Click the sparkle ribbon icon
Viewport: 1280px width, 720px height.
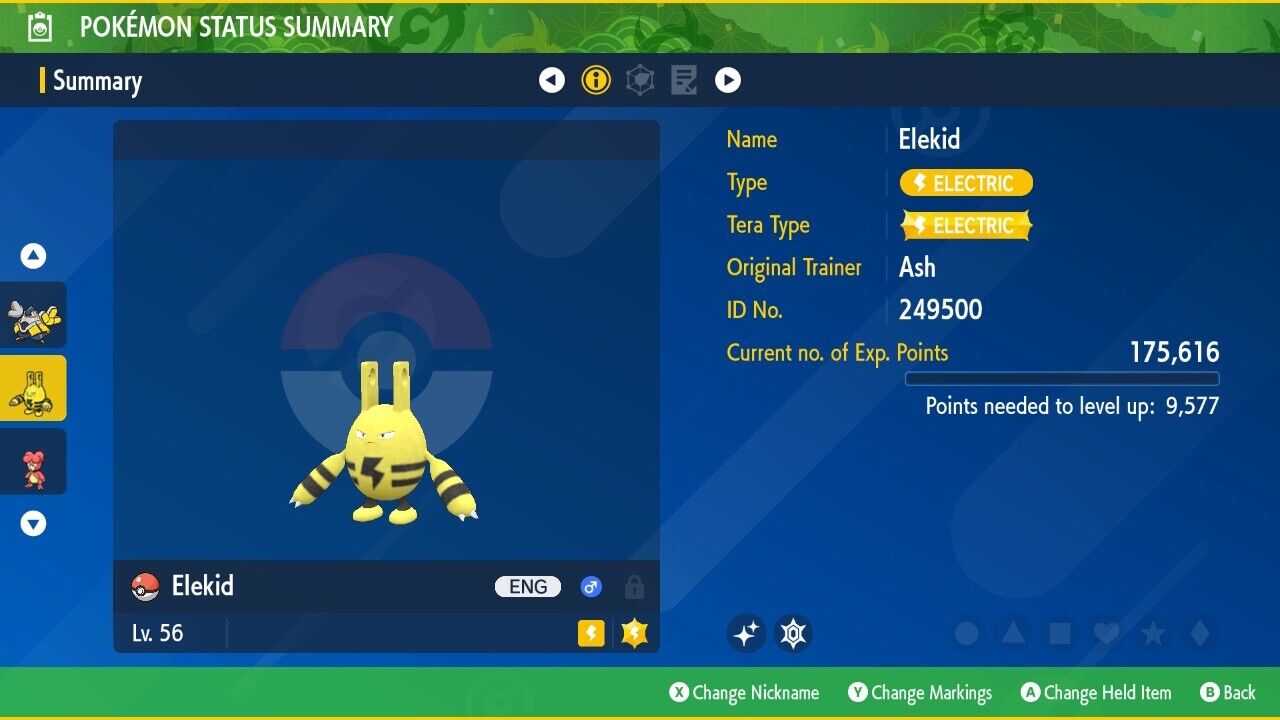pyautogui.click(x=746, y=633)
